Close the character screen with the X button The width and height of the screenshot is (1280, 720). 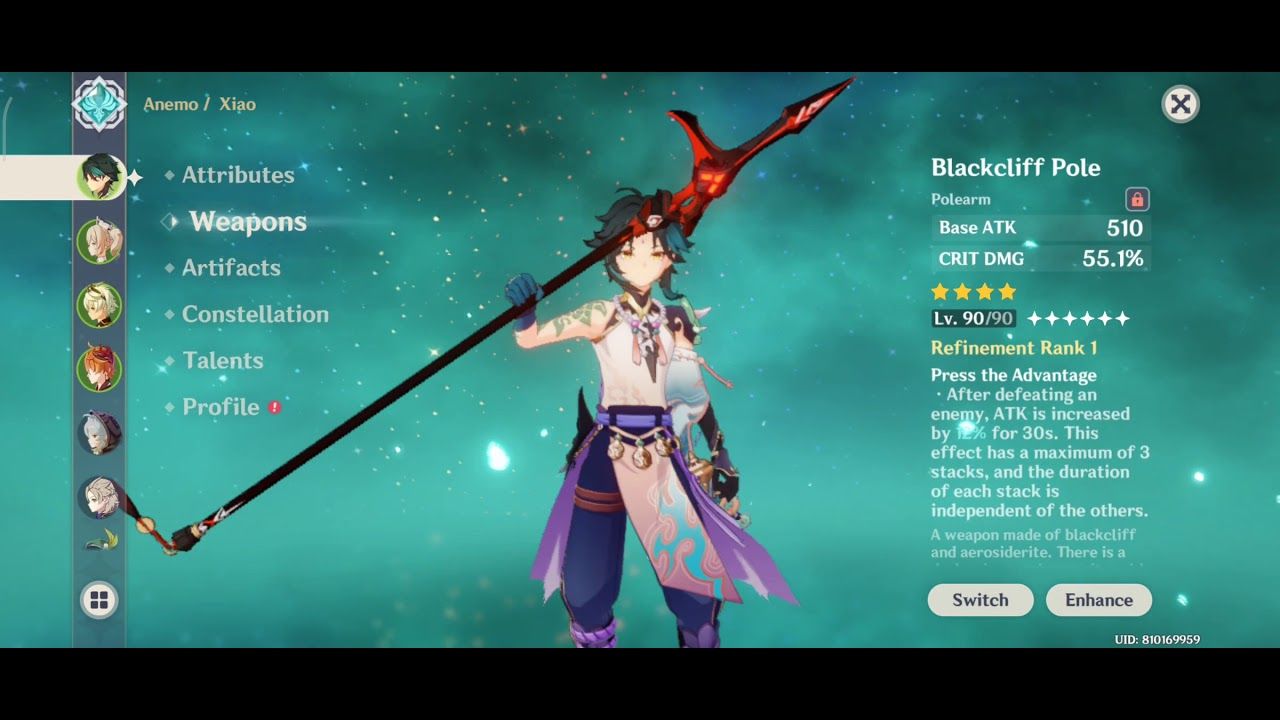click(x=1181, y=104)
